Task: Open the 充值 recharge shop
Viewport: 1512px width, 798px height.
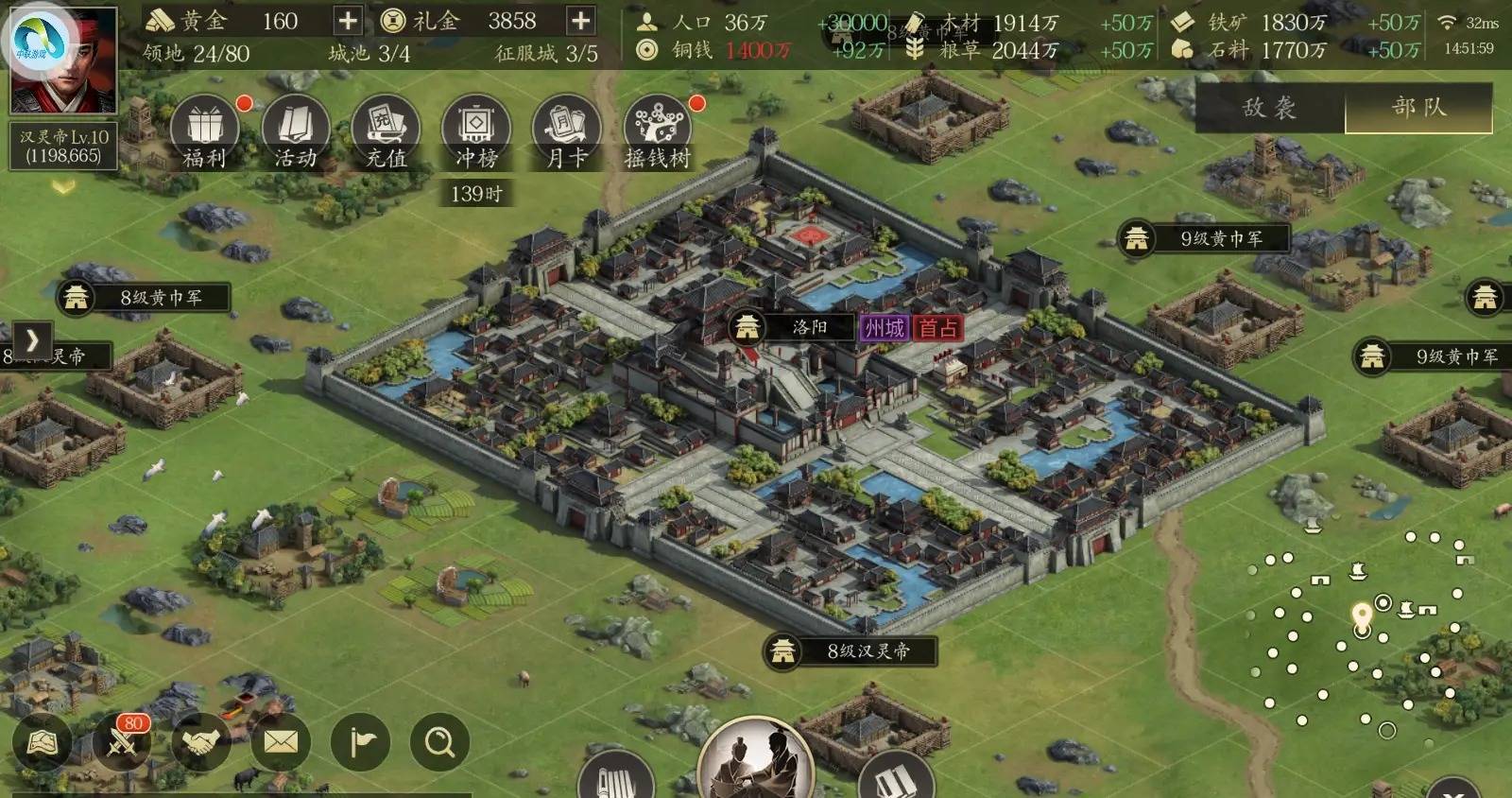Action: 386,132
